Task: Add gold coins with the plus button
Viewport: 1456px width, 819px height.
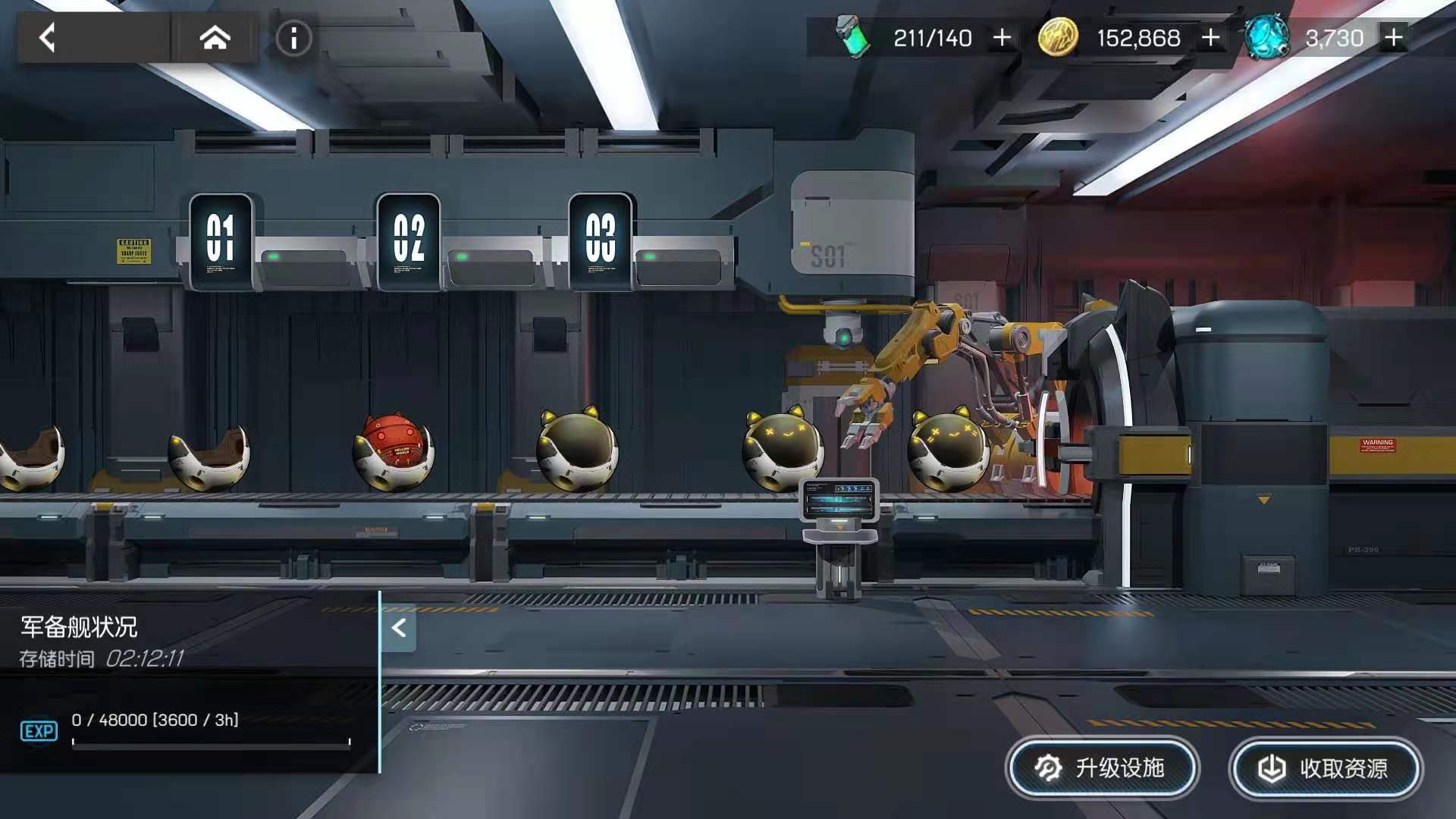Action: tap(1211, 37)
